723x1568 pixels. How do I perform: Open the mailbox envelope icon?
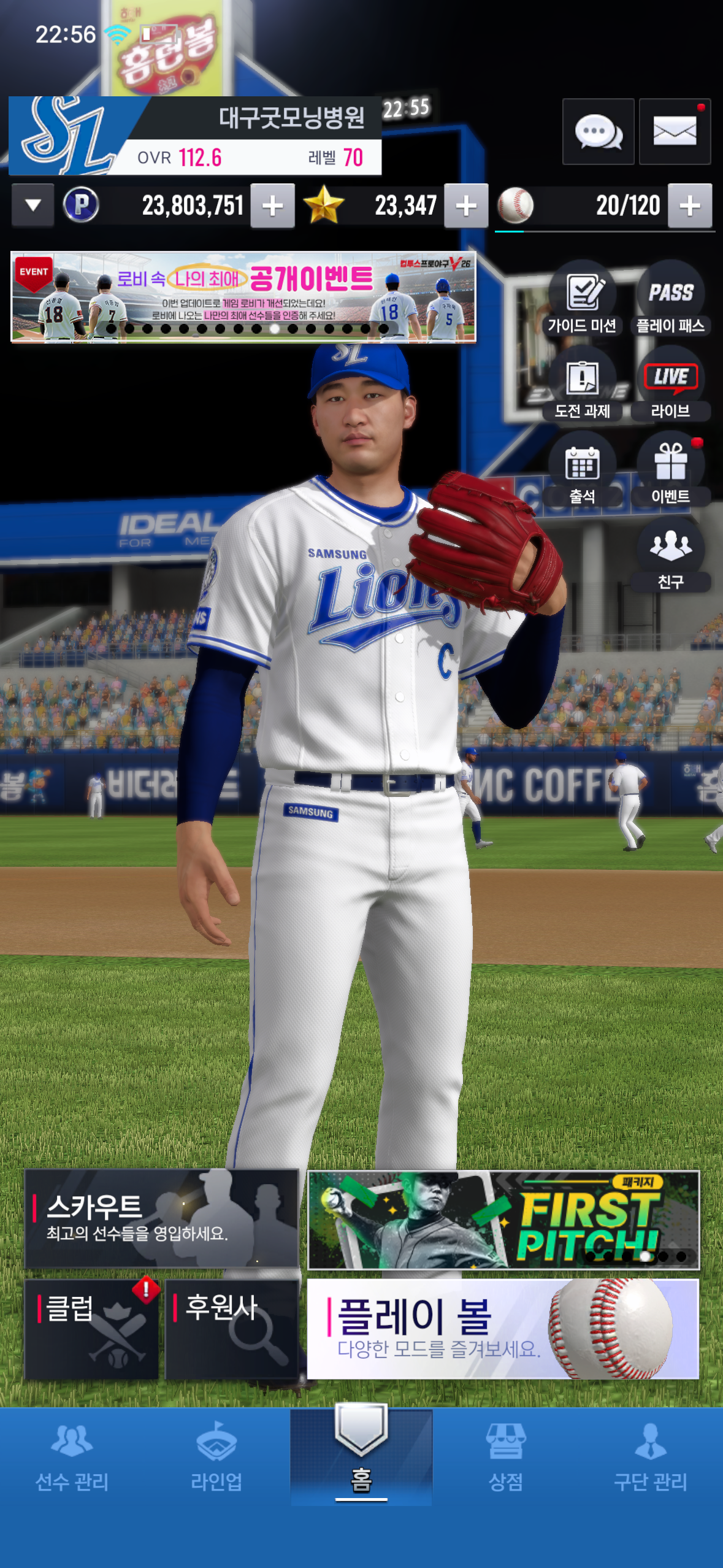point(675,131)
